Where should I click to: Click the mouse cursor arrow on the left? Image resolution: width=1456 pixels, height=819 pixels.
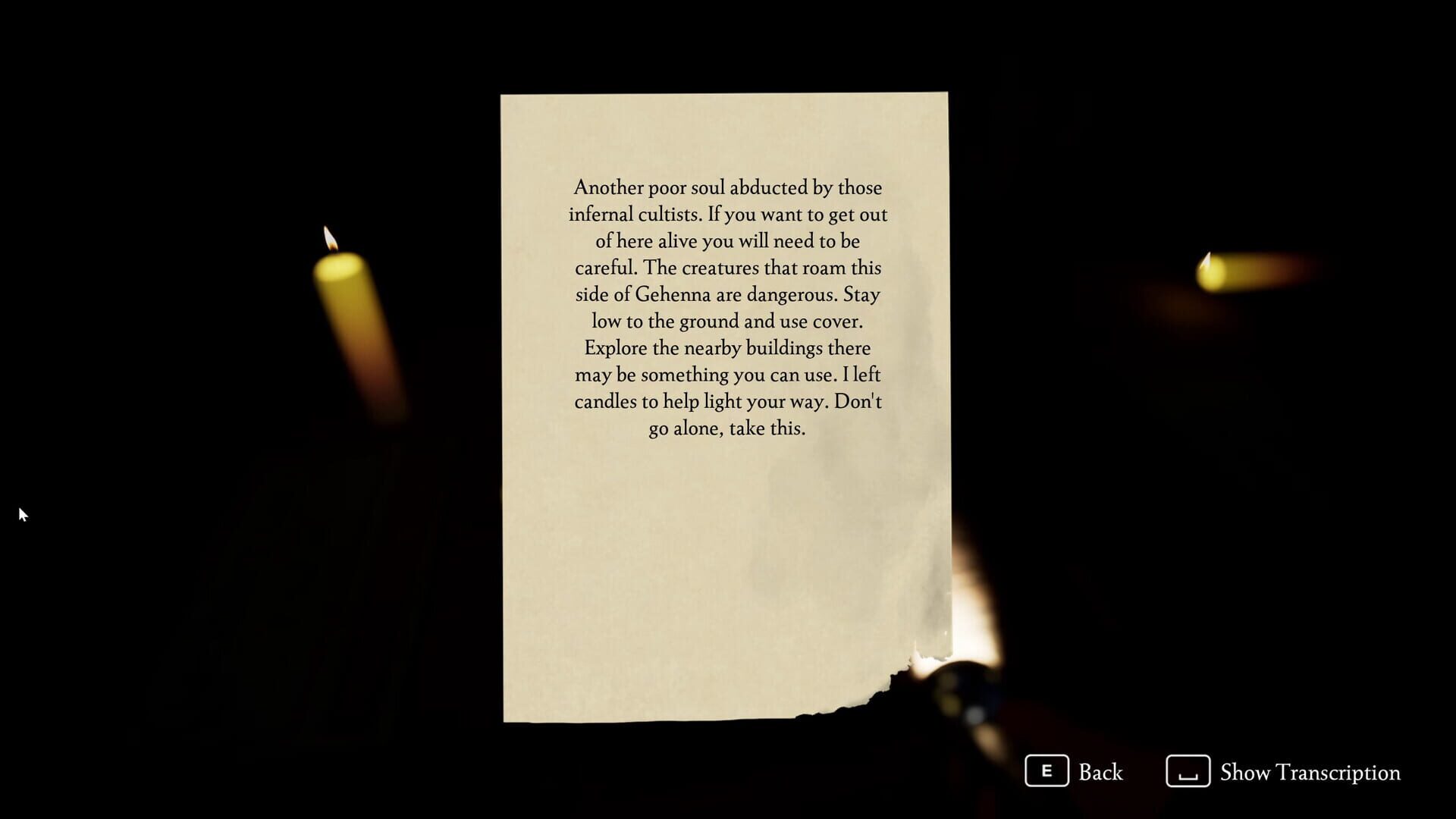pos(24,514)
